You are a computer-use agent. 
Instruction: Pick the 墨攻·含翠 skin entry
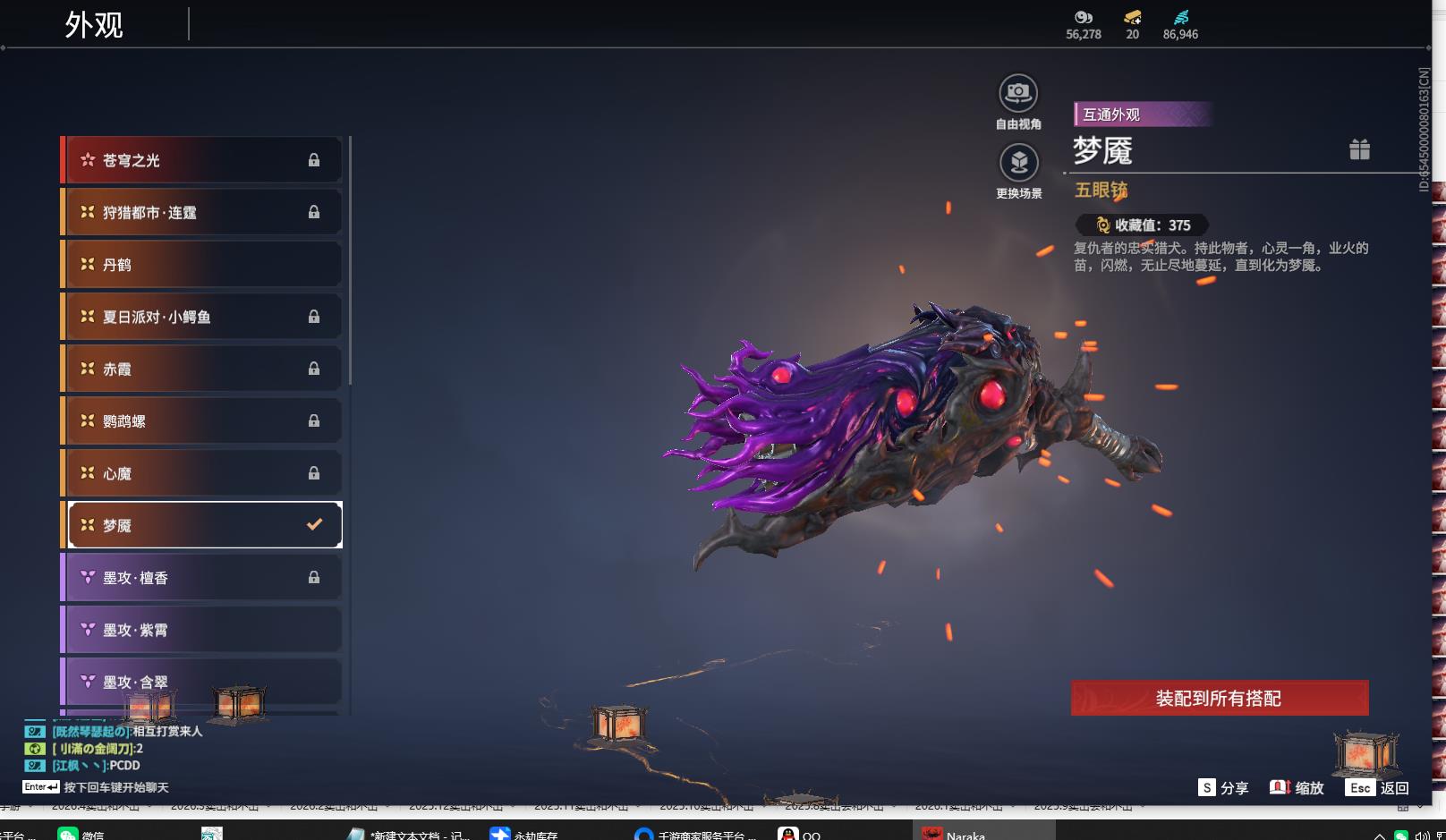(x=201, y=682)
